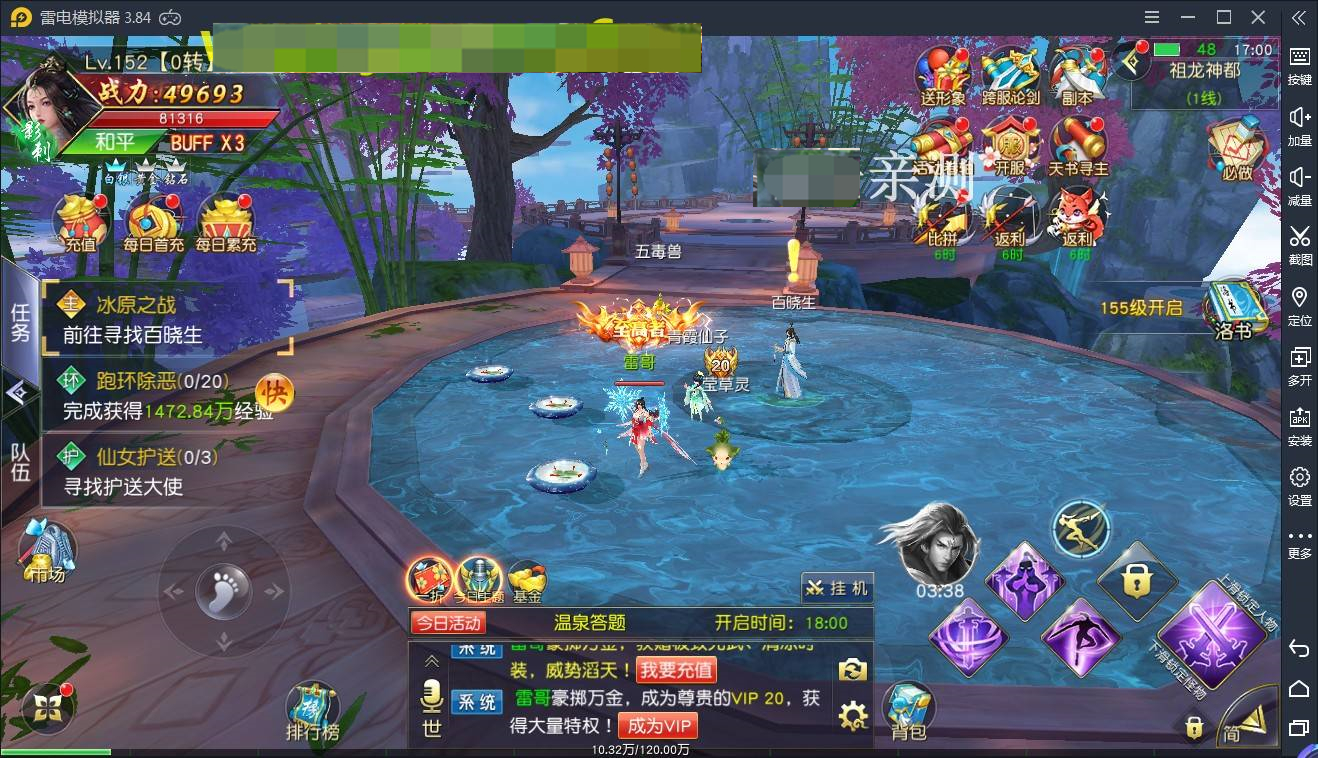
Task: Open the 洛书 book icon
Action: click(x=1233, y=310)
